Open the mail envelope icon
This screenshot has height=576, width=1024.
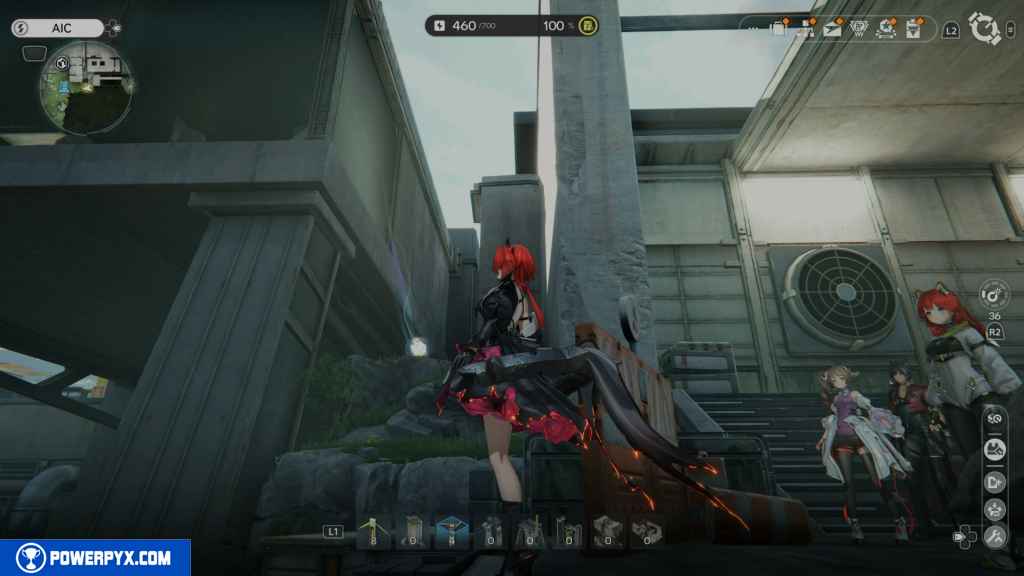tap(832, 29)
